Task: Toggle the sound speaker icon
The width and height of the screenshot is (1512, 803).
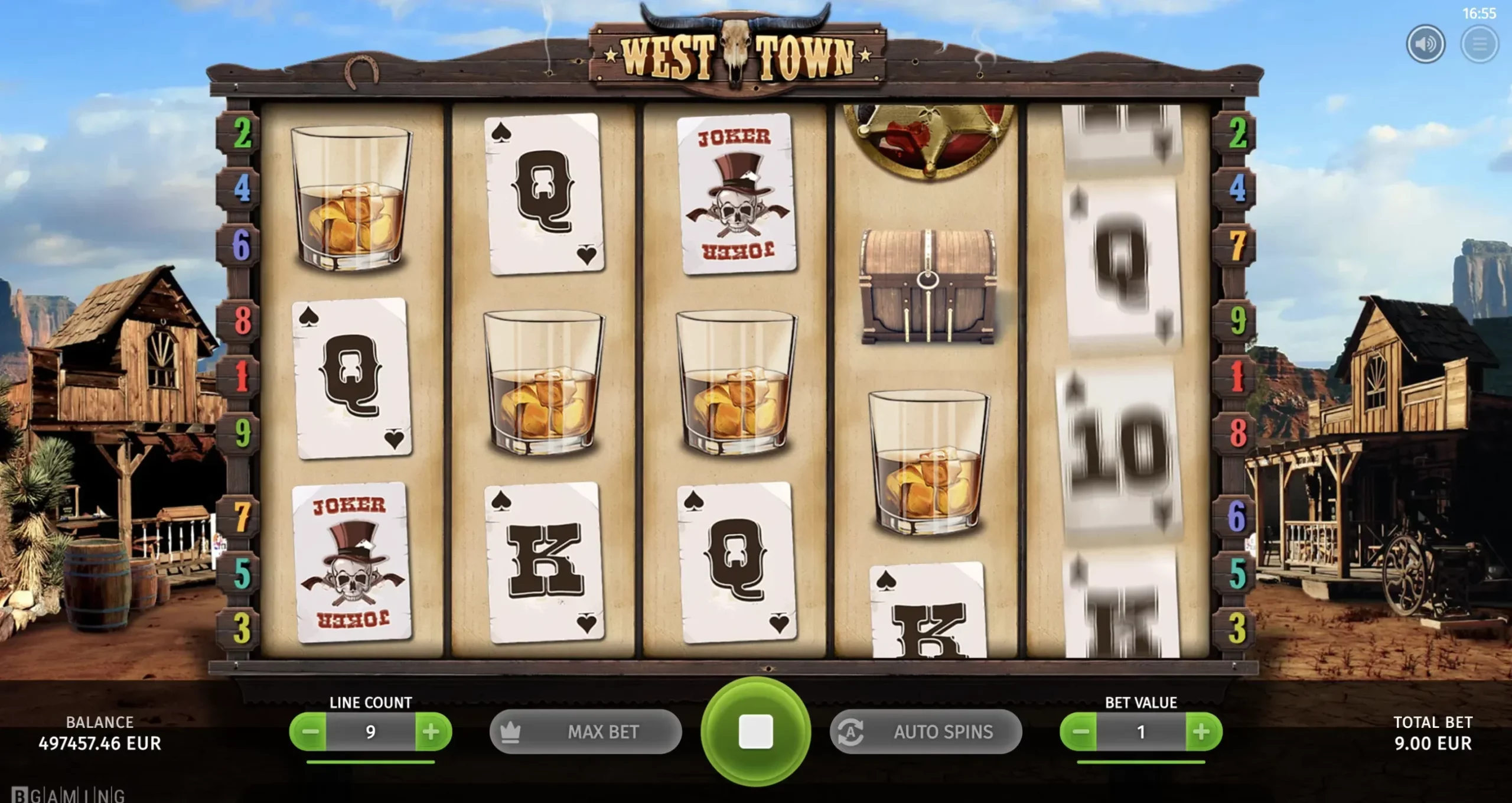Action: point(1425,44)
